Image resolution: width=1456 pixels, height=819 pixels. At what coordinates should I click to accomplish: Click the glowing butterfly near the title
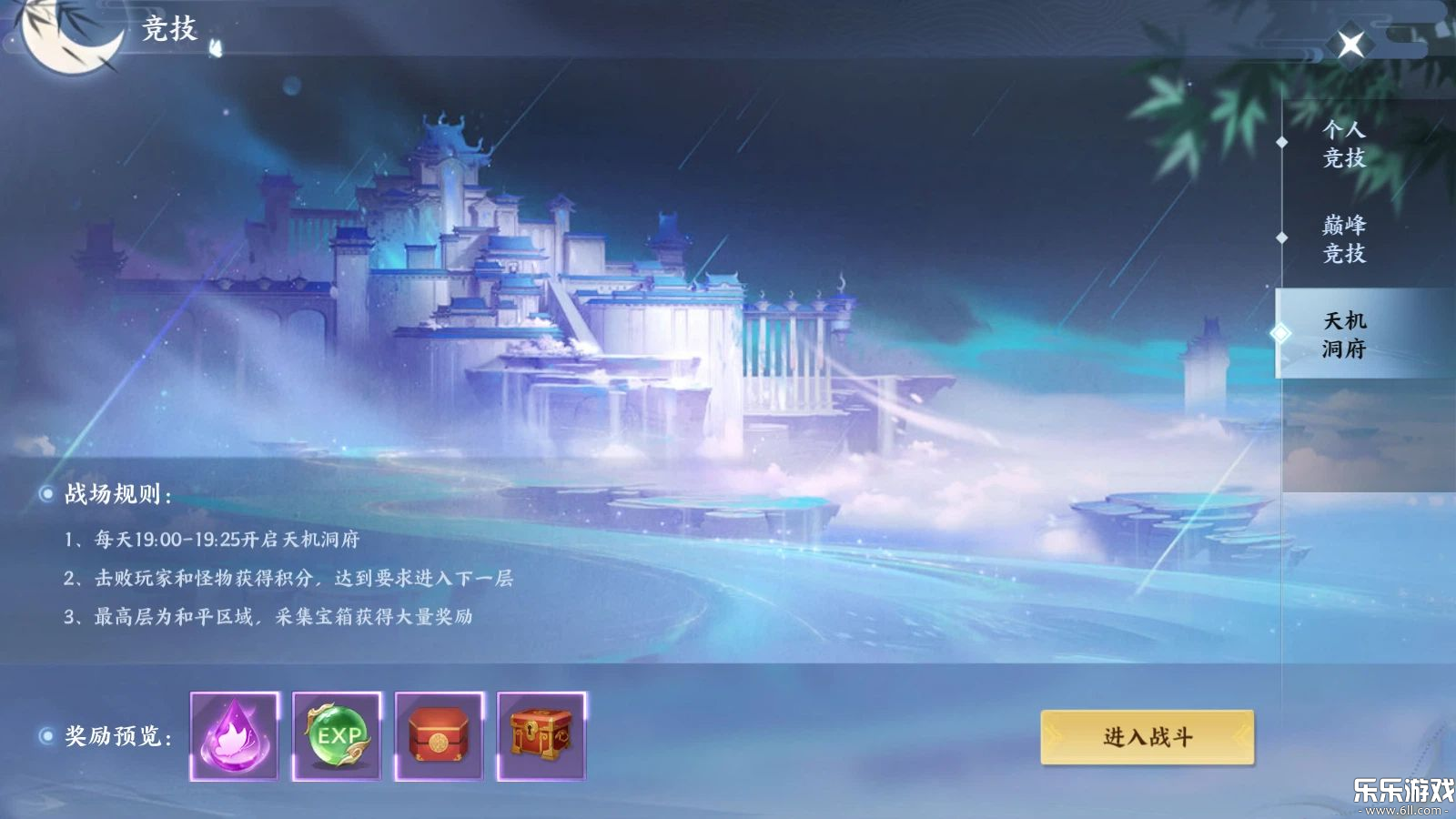coord(215,49)
